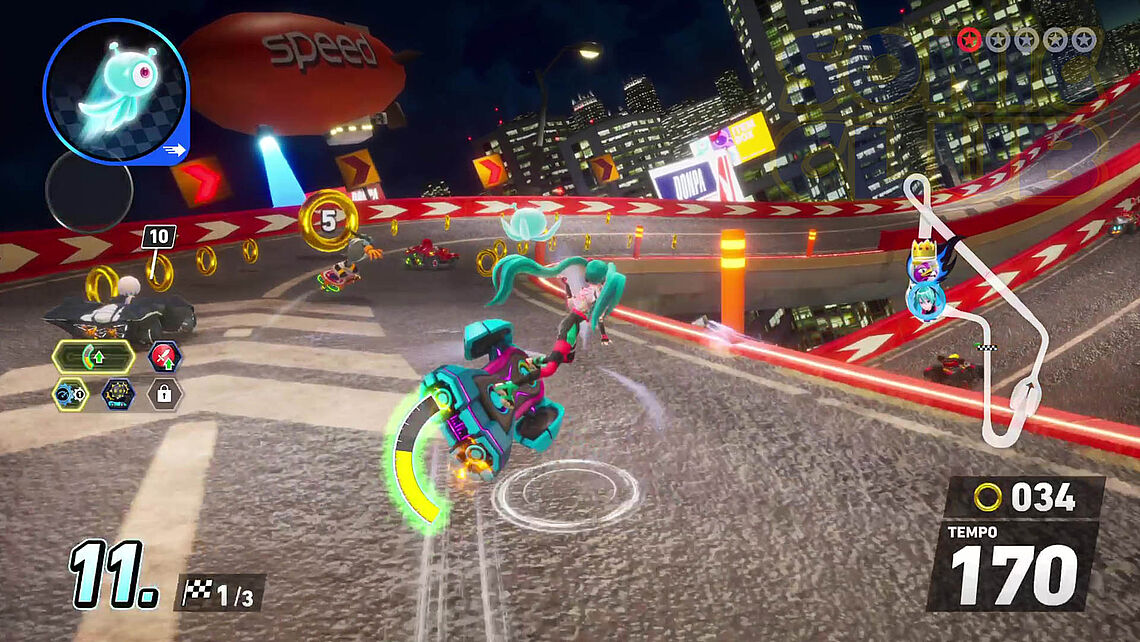Select the yellow spiked ring gadget
The image size is (1140, 642).
pos(118,394)
